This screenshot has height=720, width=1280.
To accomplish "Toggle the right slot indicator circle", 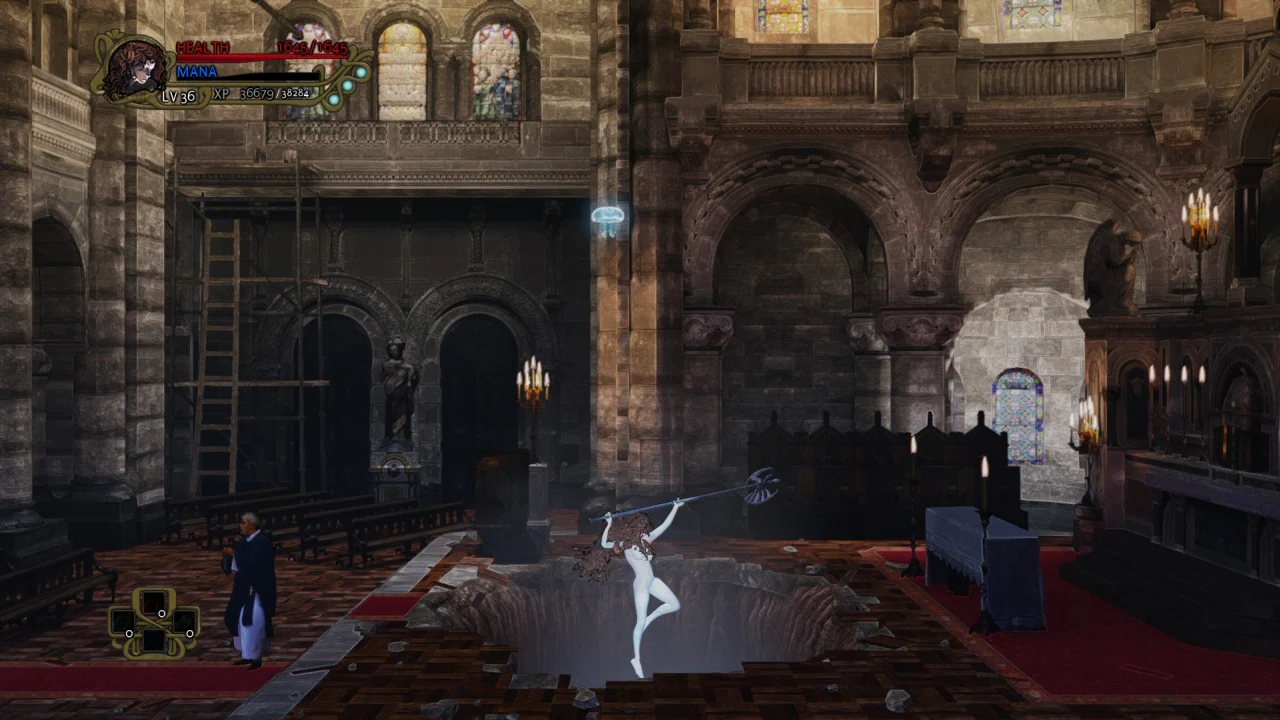I will [190, 634].
